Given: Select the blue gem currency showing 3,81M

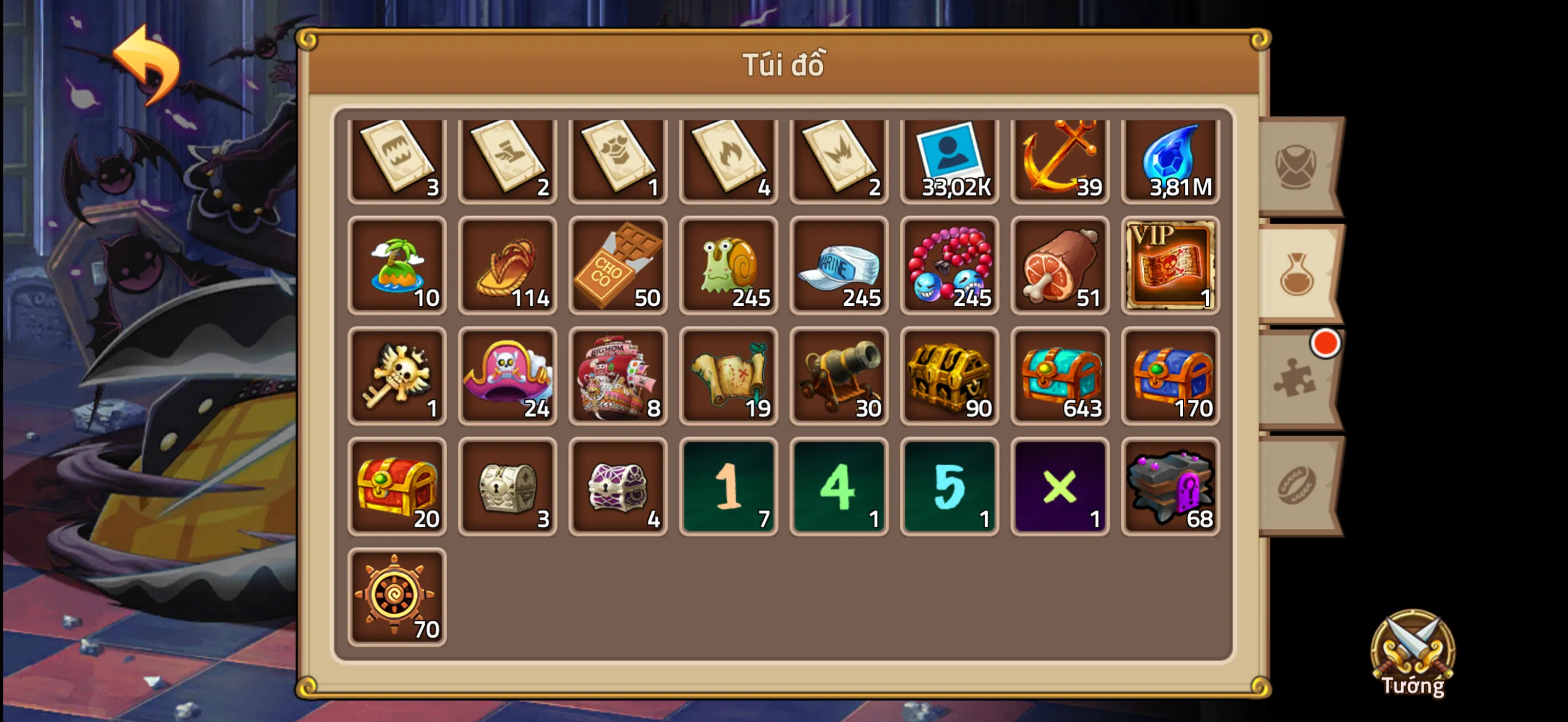Looking at the screenshot, I should [x=1170, y=157].
